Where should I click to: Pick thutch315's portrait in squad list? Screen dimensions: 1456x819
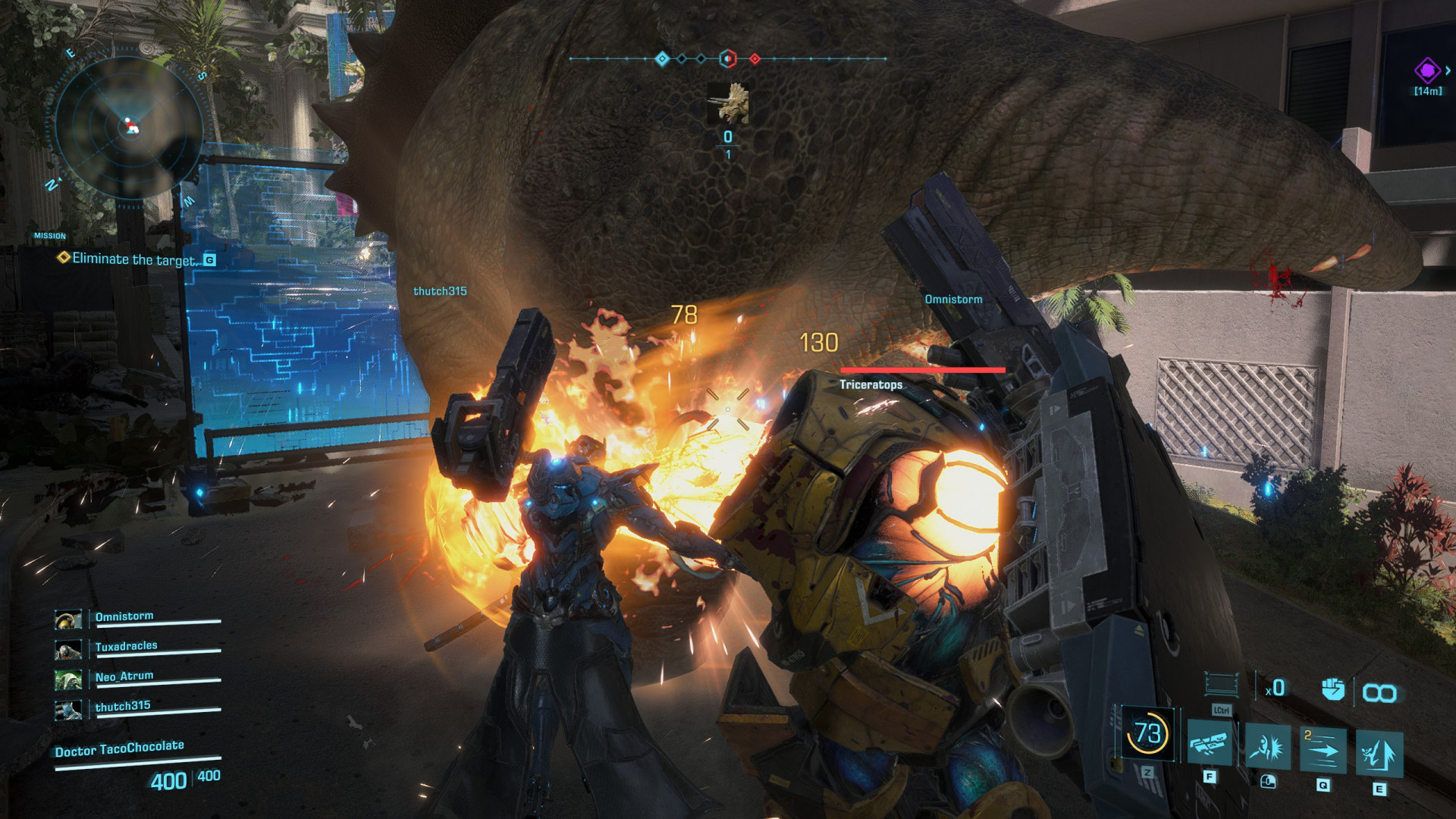(x=68, y=710)
